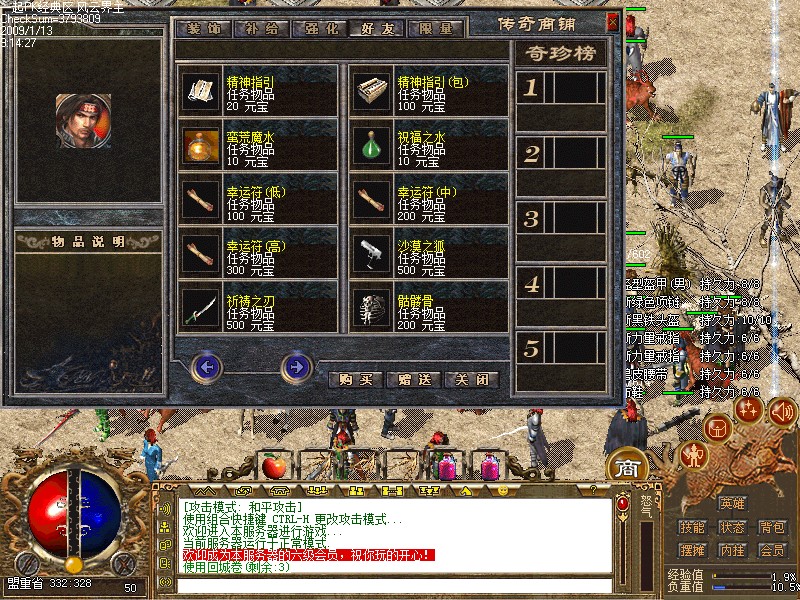Viewport: 800px width, 600px height.
Task: Select the 强化 tab
Action: [319, 27]
